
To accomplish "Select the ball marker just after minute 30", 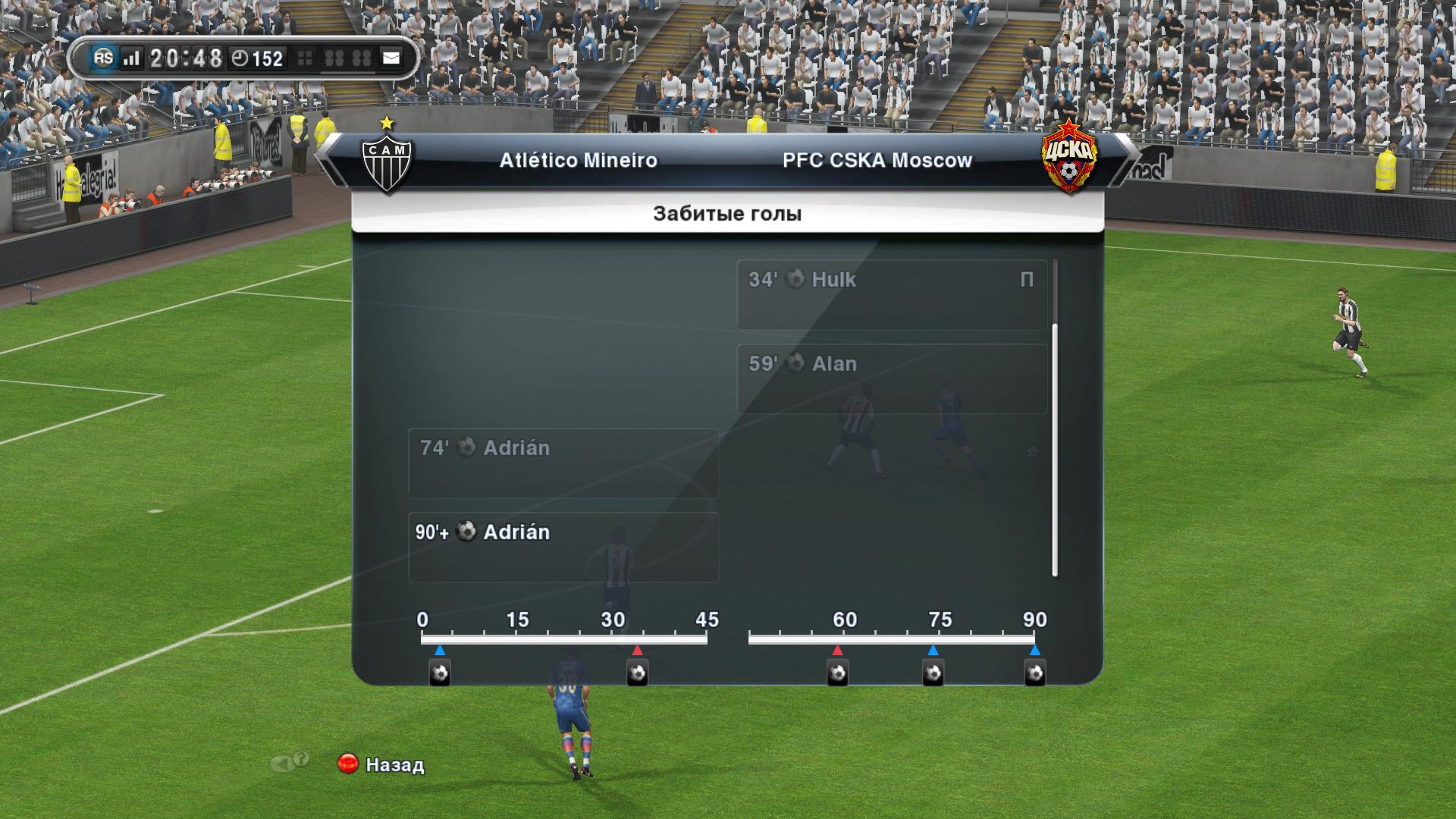I will 637,672.
